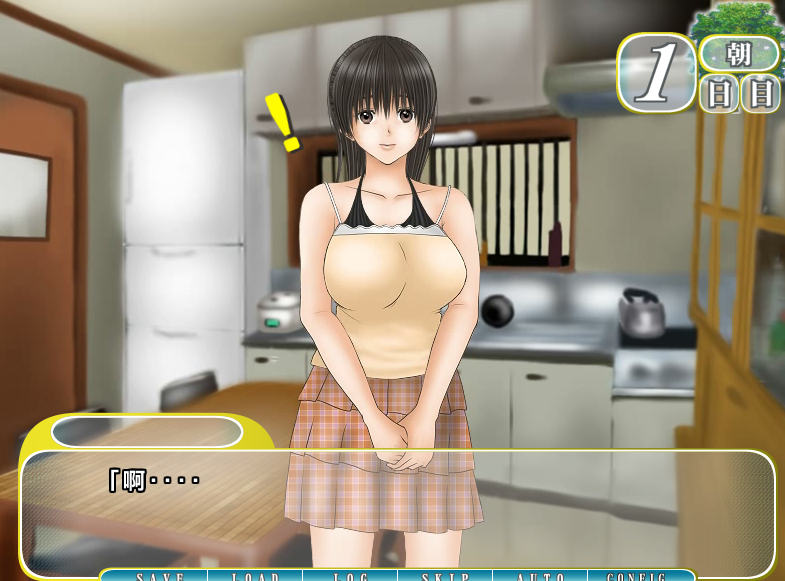Open the CONFIG settings
The width and height of the screenshot is (785, 581).
click(637, 576)
